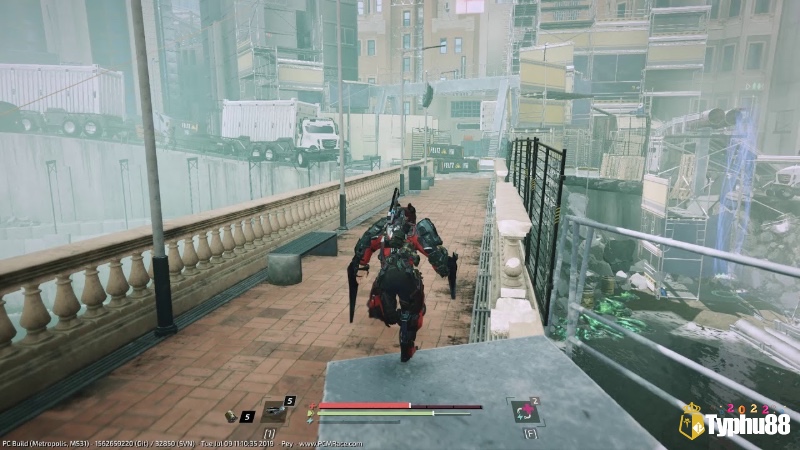800x450 pixels.
Task: Click the small scrap currency icon
Action: (230, 416)
